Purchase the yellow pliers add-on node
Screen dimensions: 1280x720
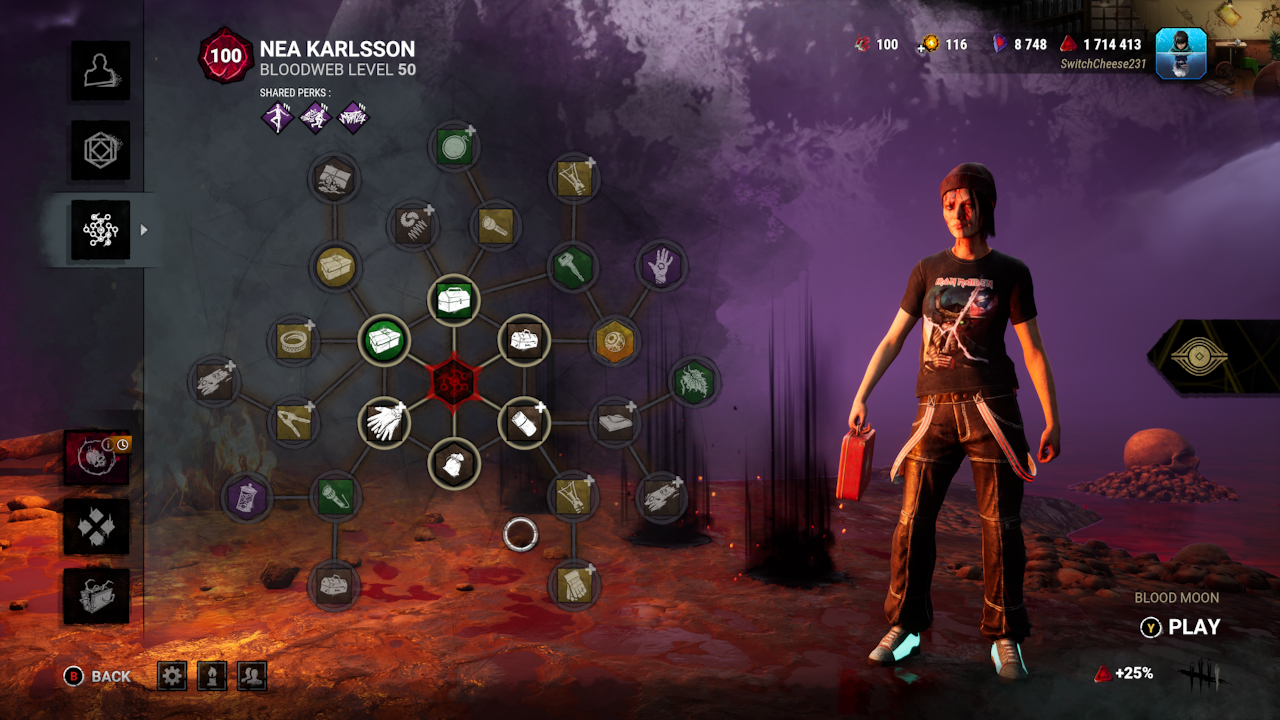(294, 421)
